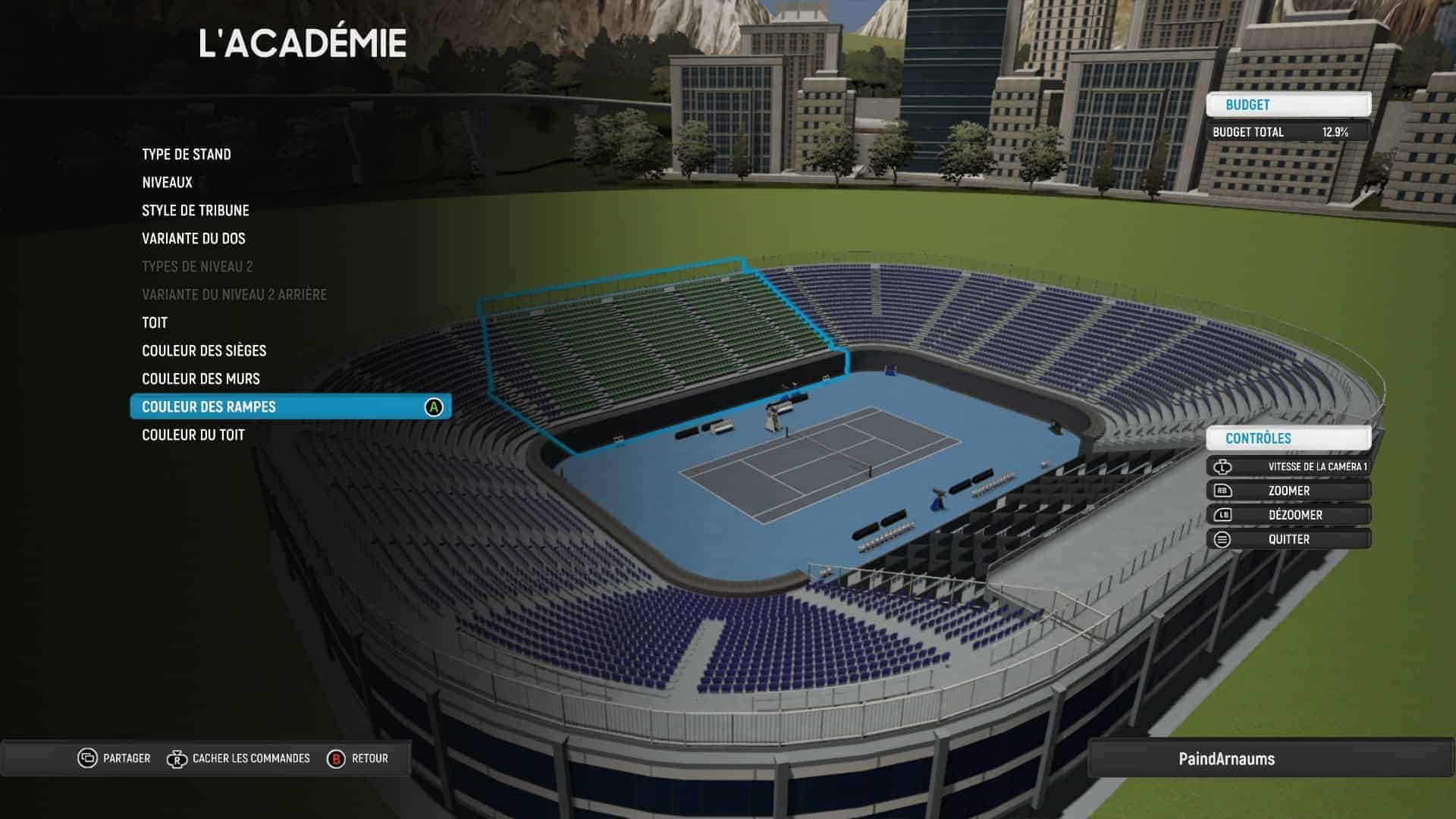Open Couleur du Toit option
Image resolution: width=1456 pixels, height=819 pixels.
click(x=193, y=435)
